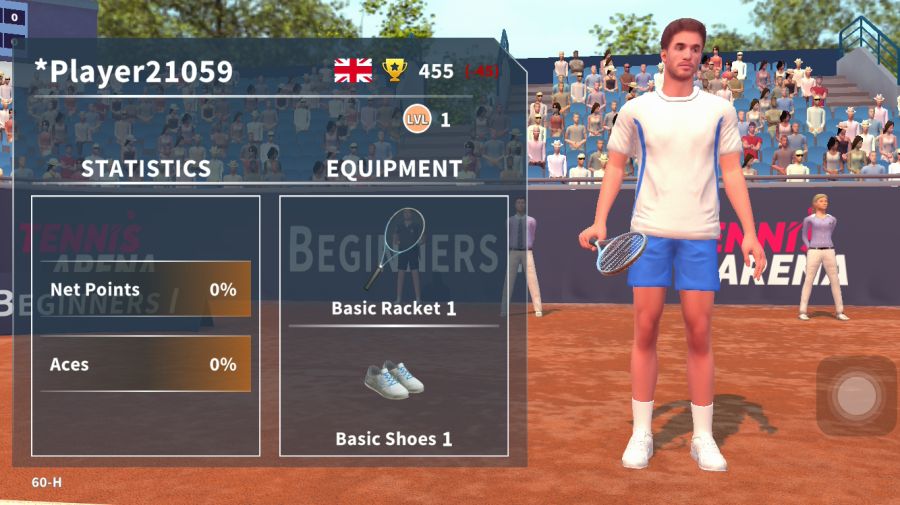Click the British flag icon
The width and height of the screenshot is (900, 505).
tap(353, 70)
